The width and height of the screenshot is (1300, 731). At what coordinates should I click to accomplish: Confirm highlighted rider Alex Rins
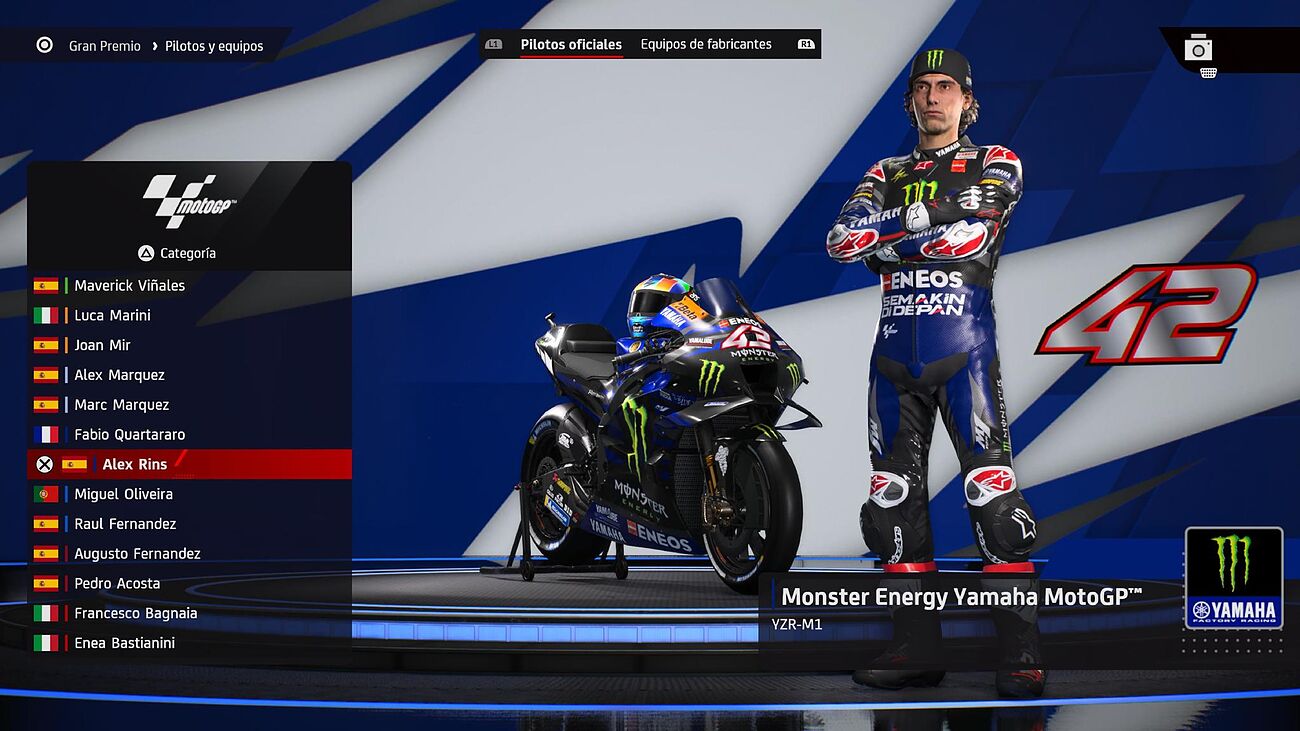click(x=134, y=464)
